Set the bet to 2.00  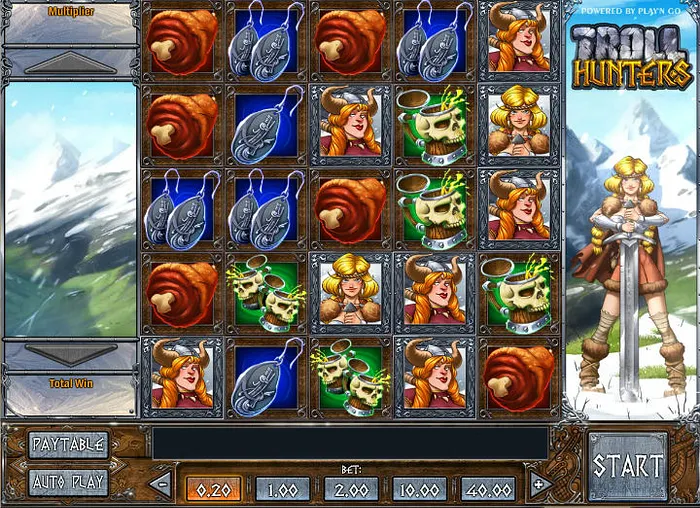pyautogui.click(x=351, y=489)
